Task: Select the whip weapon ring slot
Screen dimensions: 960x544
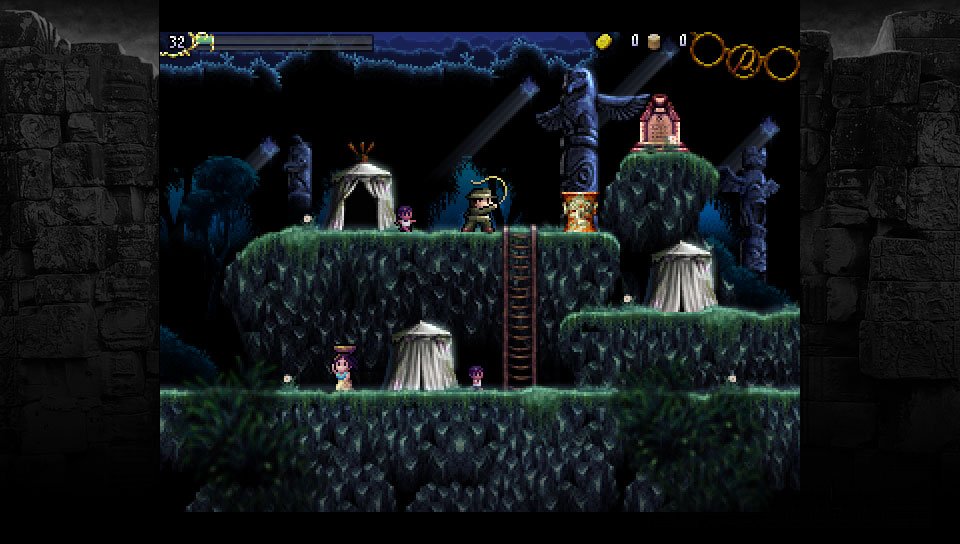Action: (745, 62)
